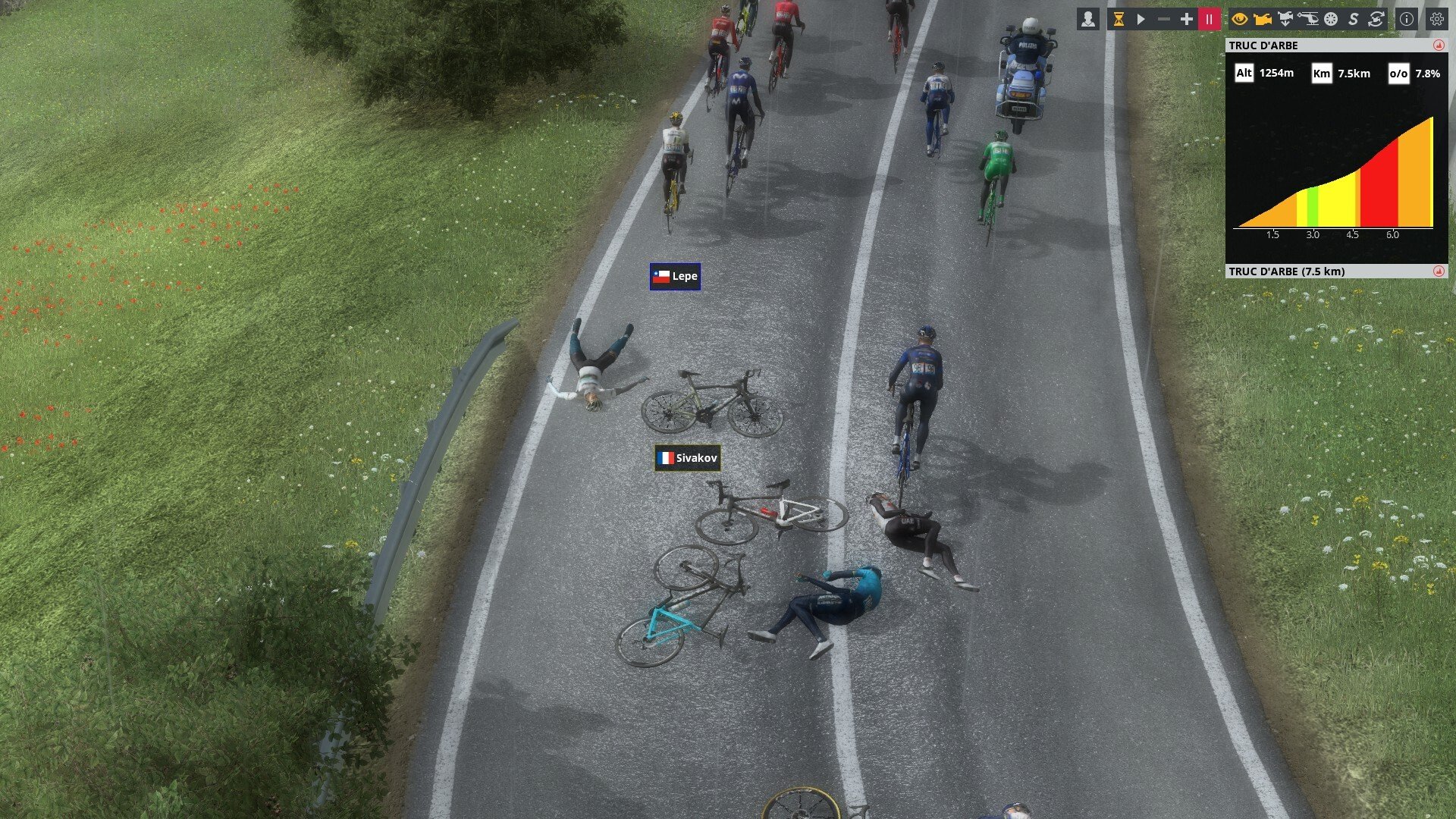Viewport: 1456px width, 819px height.
Task: Click the hourglass time icon
Action: 1119,20
